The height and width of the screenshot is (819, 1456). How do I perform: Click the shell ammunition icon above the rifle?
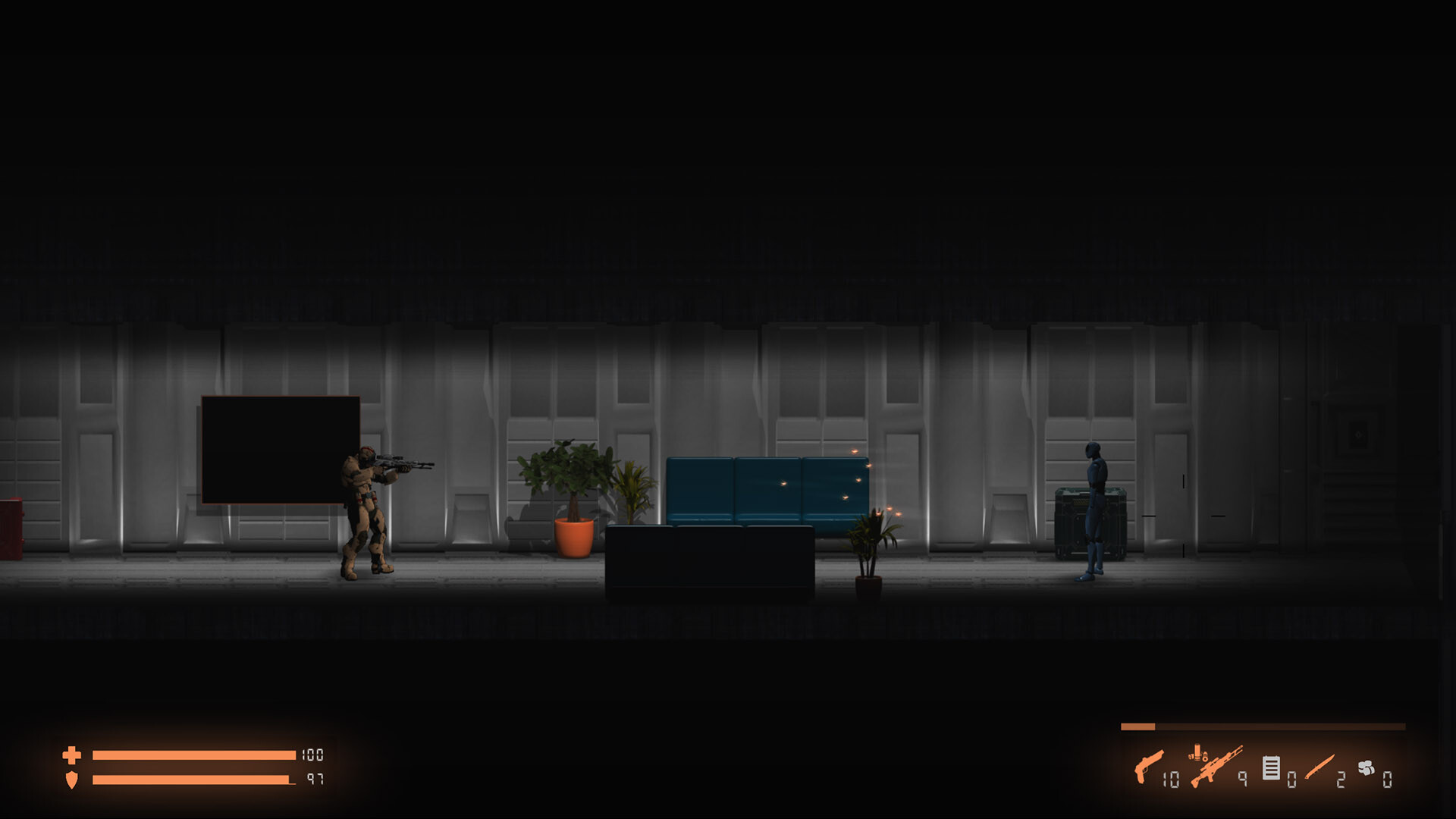[x=1197, y=753]
